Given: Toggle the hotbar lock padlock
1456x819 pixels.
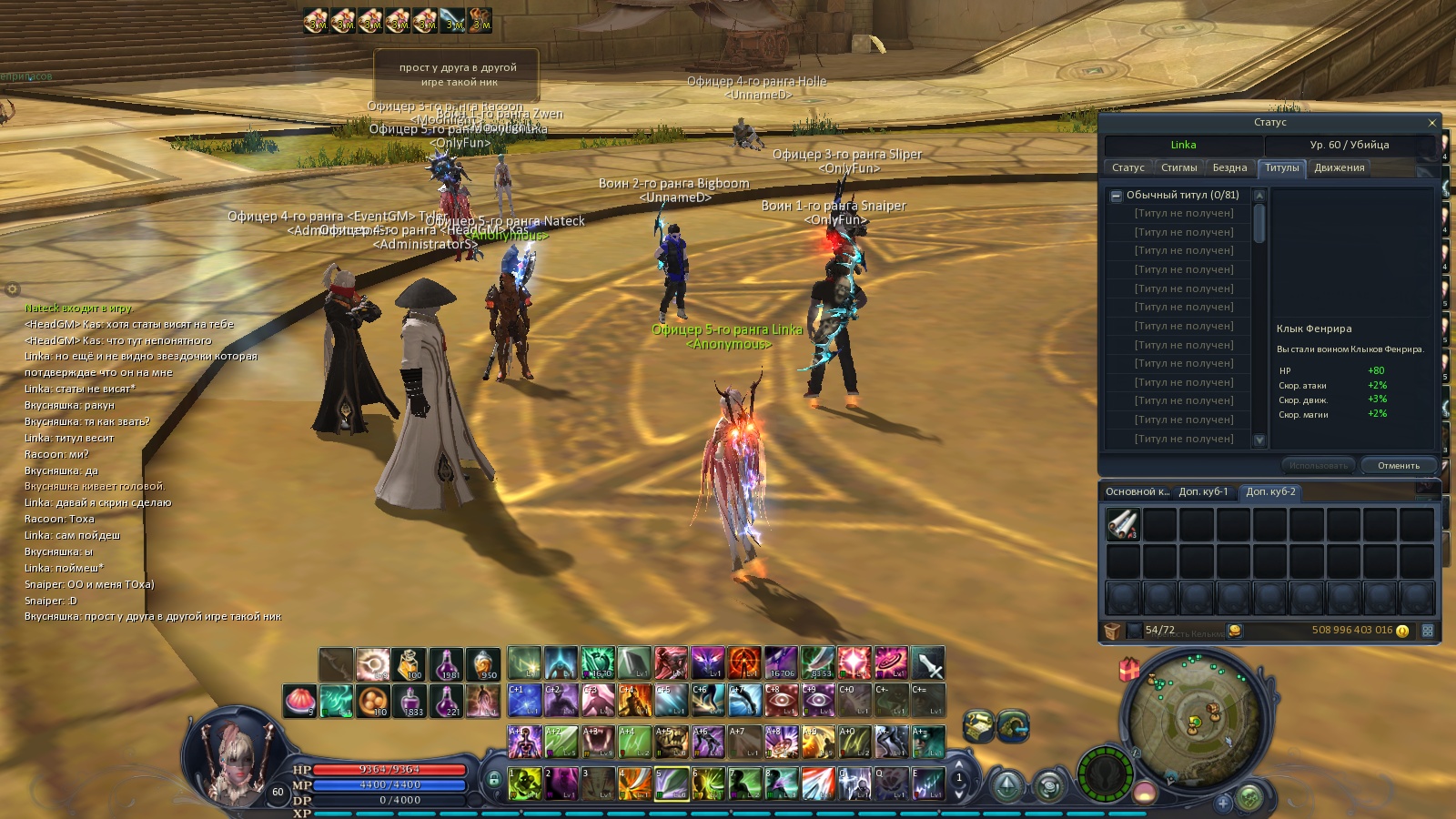Looking at the screenshot, I should click(493, 780).
